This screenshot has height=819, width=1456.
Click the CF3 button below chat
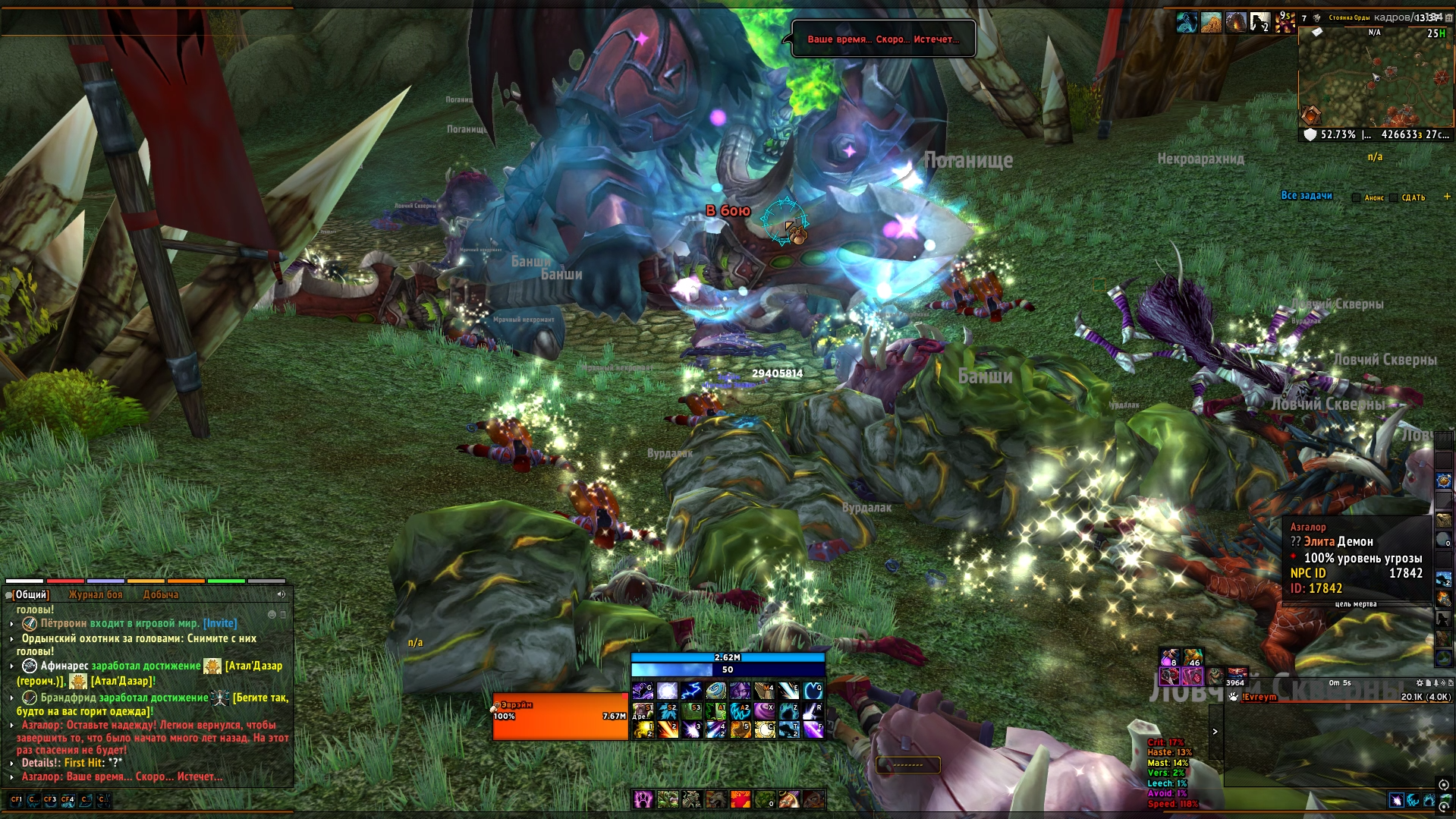pos(50,799)
